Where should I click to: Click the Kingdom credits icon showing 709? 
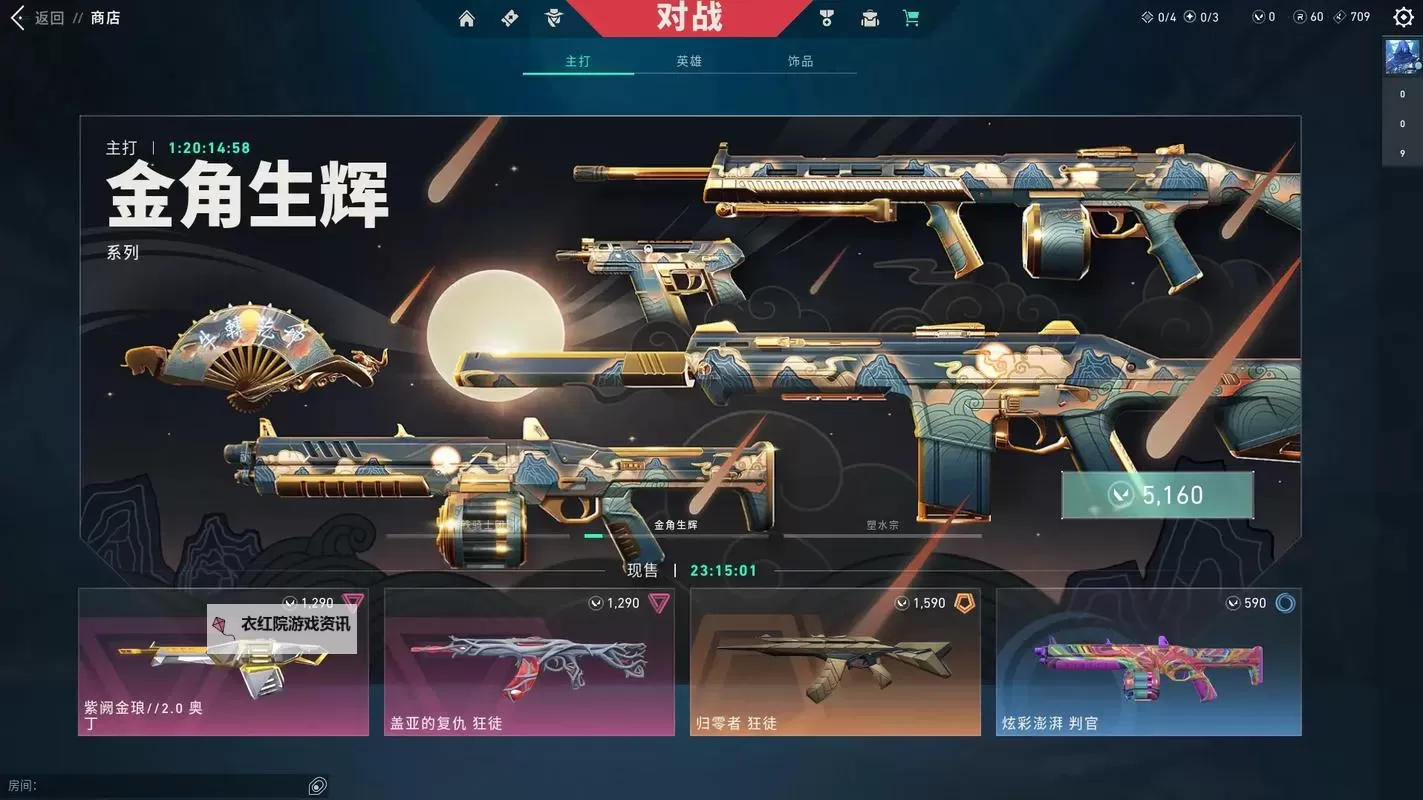click(x=1338, y=17)
